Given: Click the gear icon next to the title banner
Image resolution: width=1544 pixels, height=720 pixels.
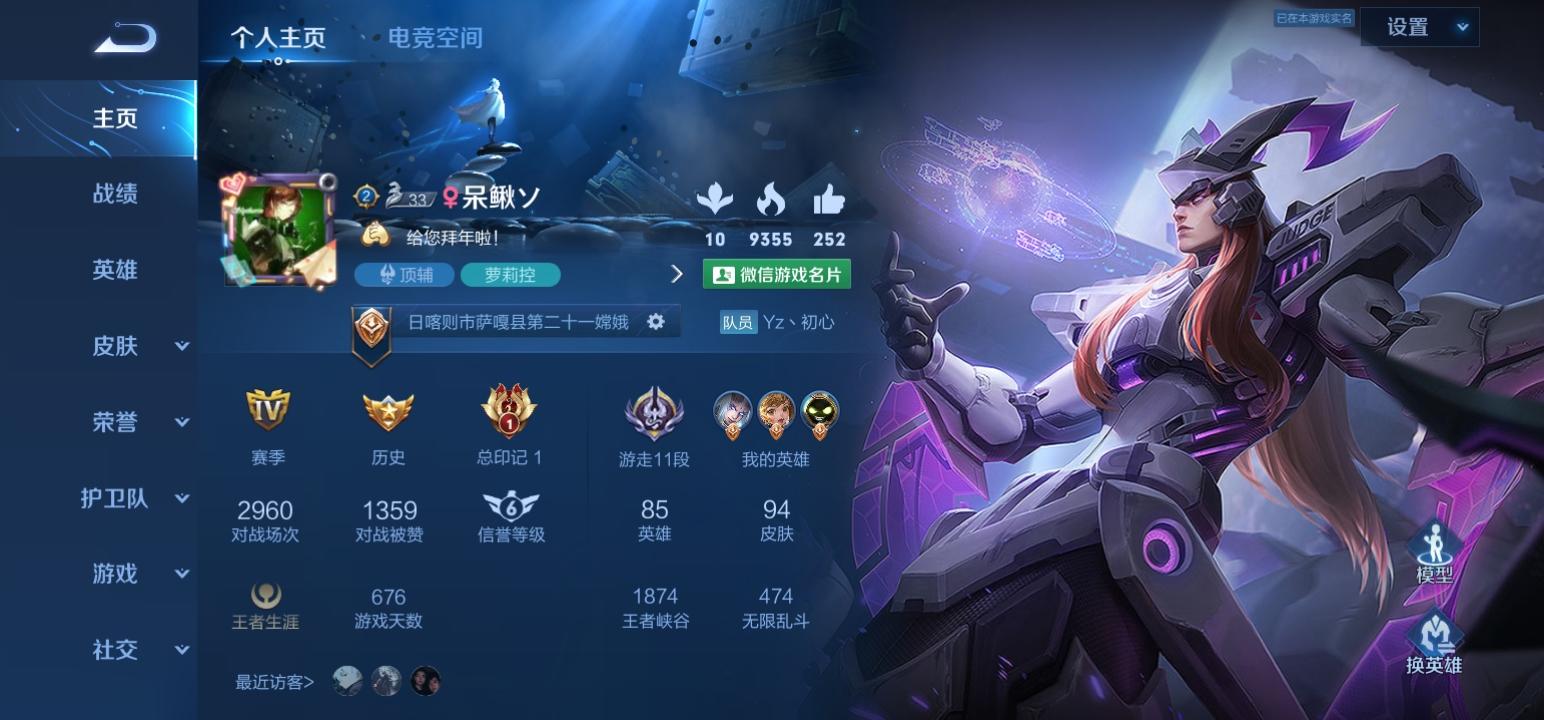Looking at the screenshot, I should (657, 322).
